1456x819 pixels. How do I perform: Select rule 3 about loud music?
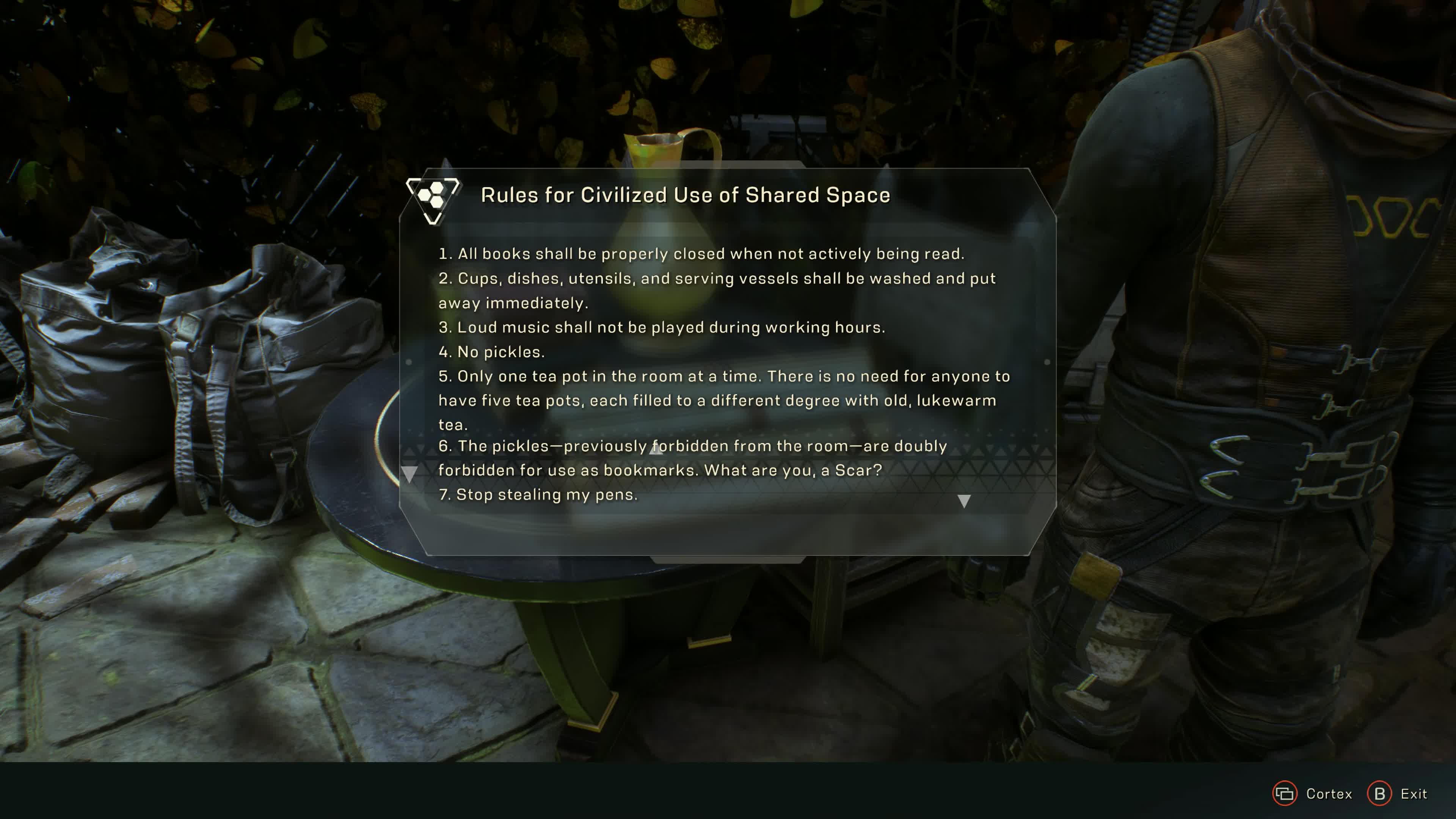(661, 327)
